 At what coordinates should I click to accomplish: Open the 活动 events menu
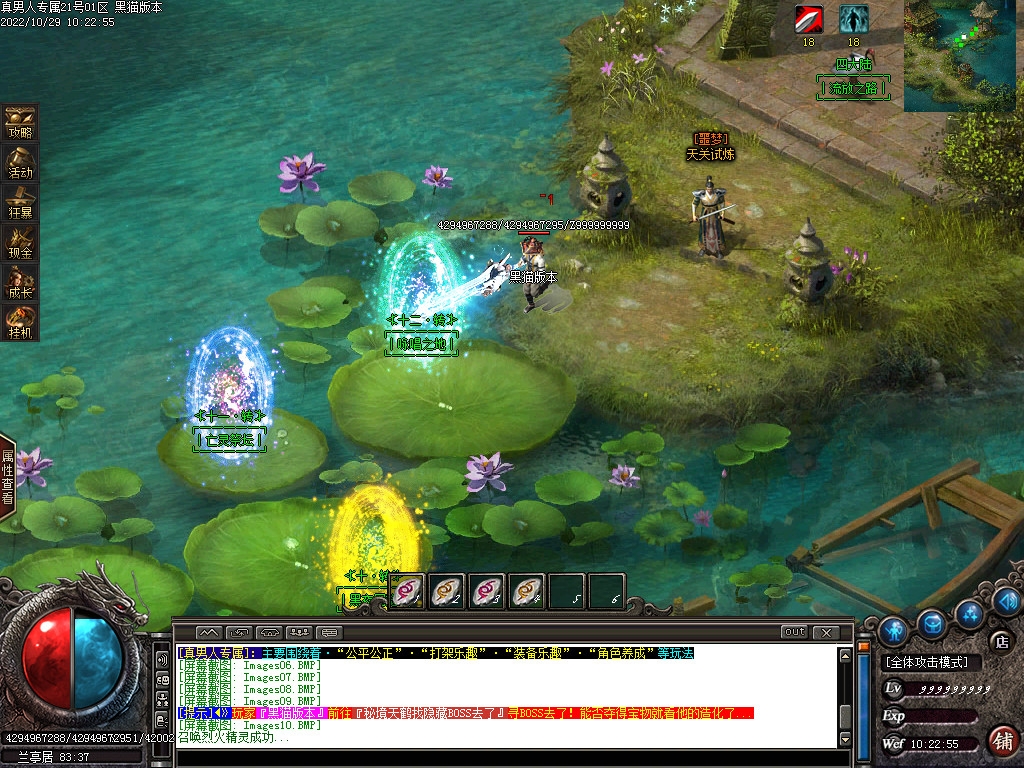(x=20, y=161)
